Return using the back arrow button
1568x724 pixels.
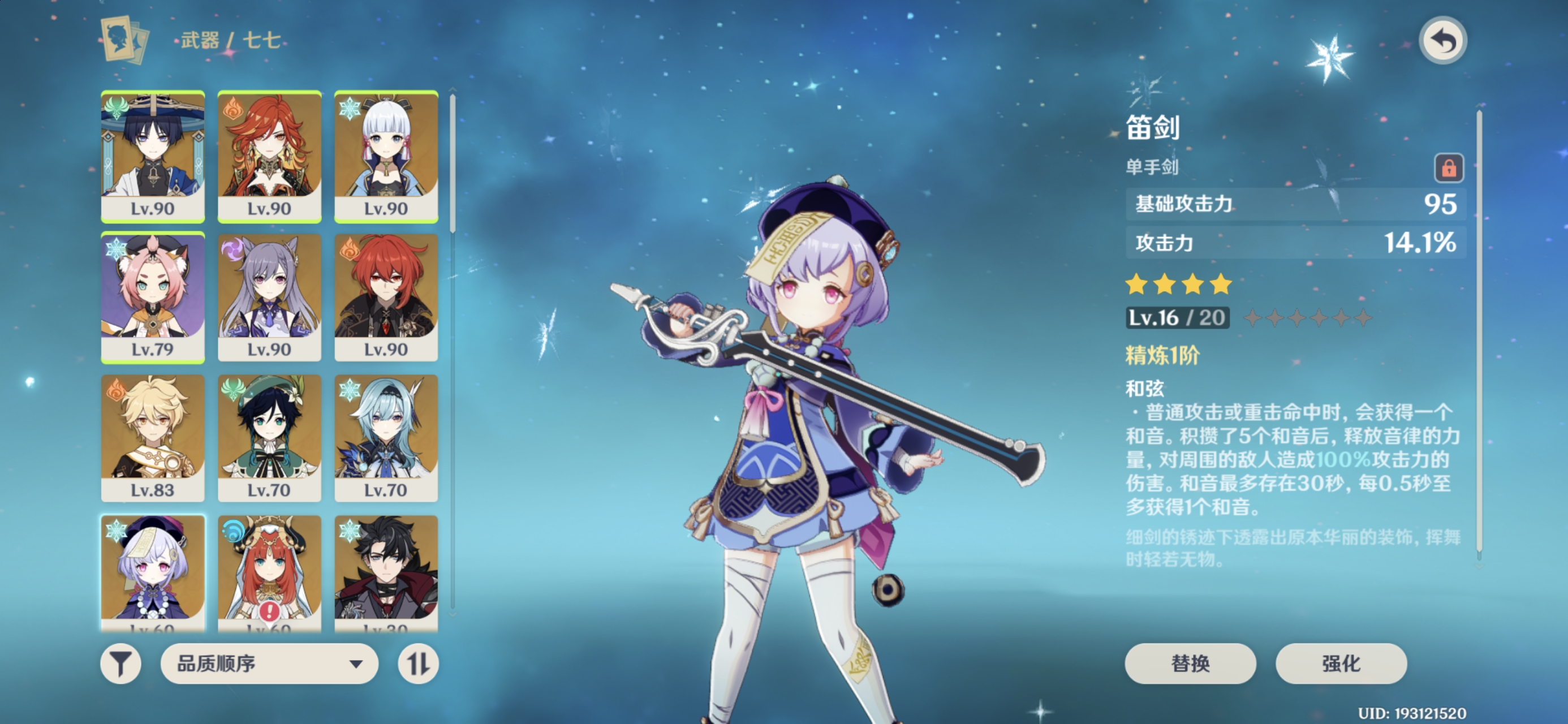tap(1442, 41)
